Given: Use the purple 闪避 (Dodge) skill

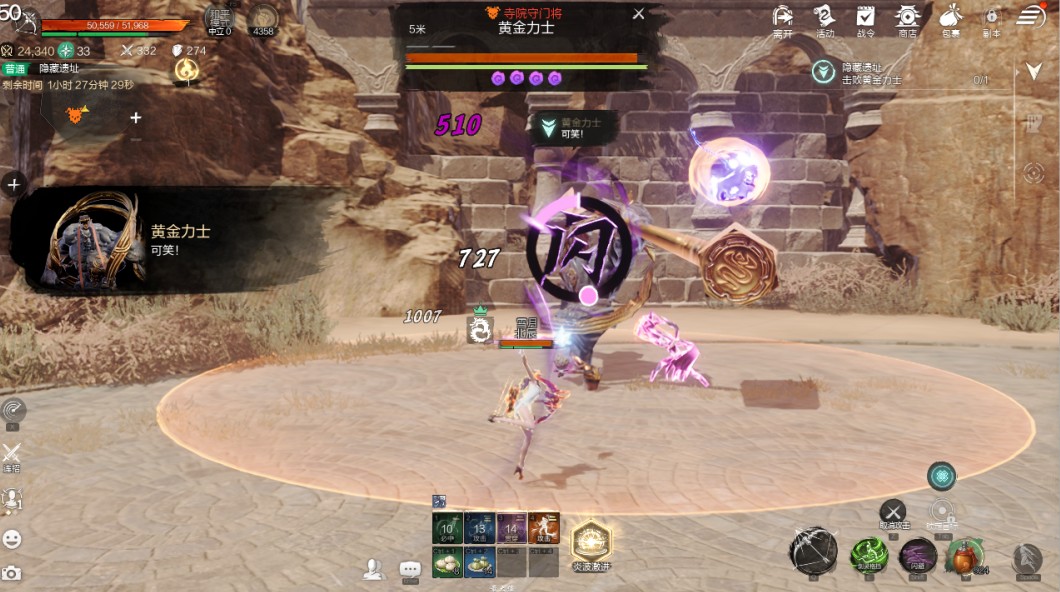Looking at the screenshot, I should [917, 556].
